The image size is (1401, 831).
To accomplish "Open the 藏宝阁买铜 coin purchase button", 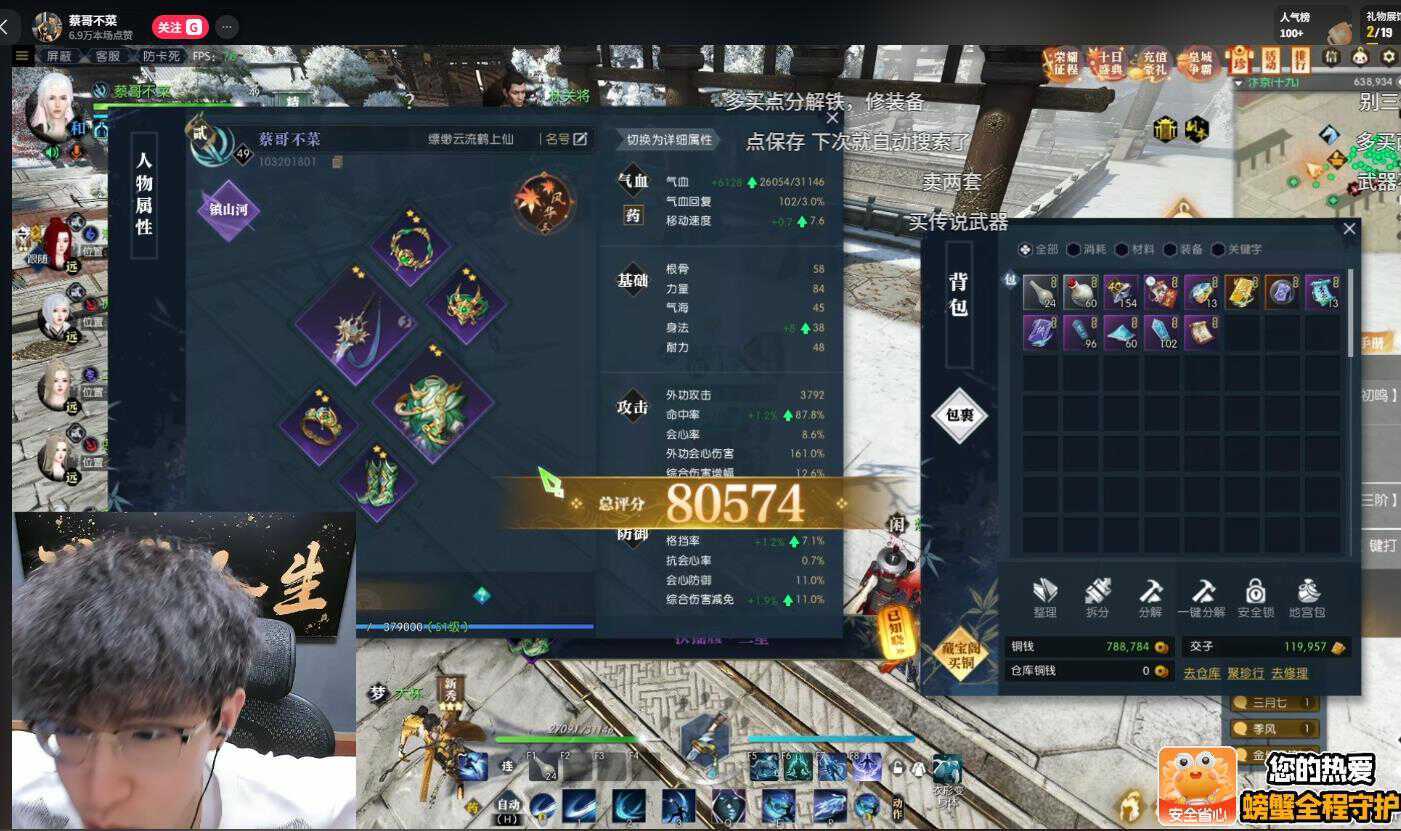I will (961, 653).
